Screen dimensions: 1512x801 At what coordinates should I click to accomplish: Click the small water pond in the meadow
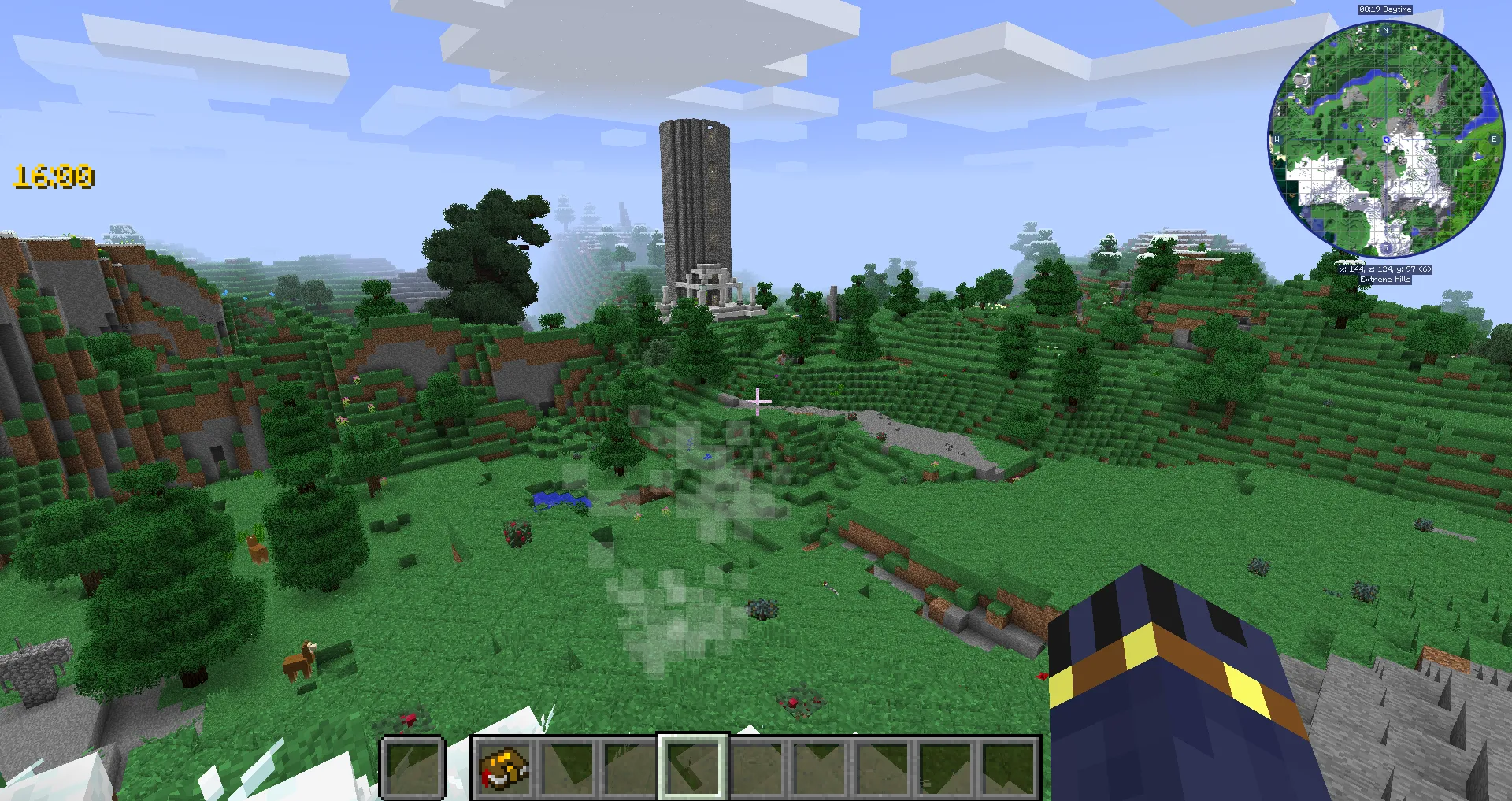pos(561,499)
